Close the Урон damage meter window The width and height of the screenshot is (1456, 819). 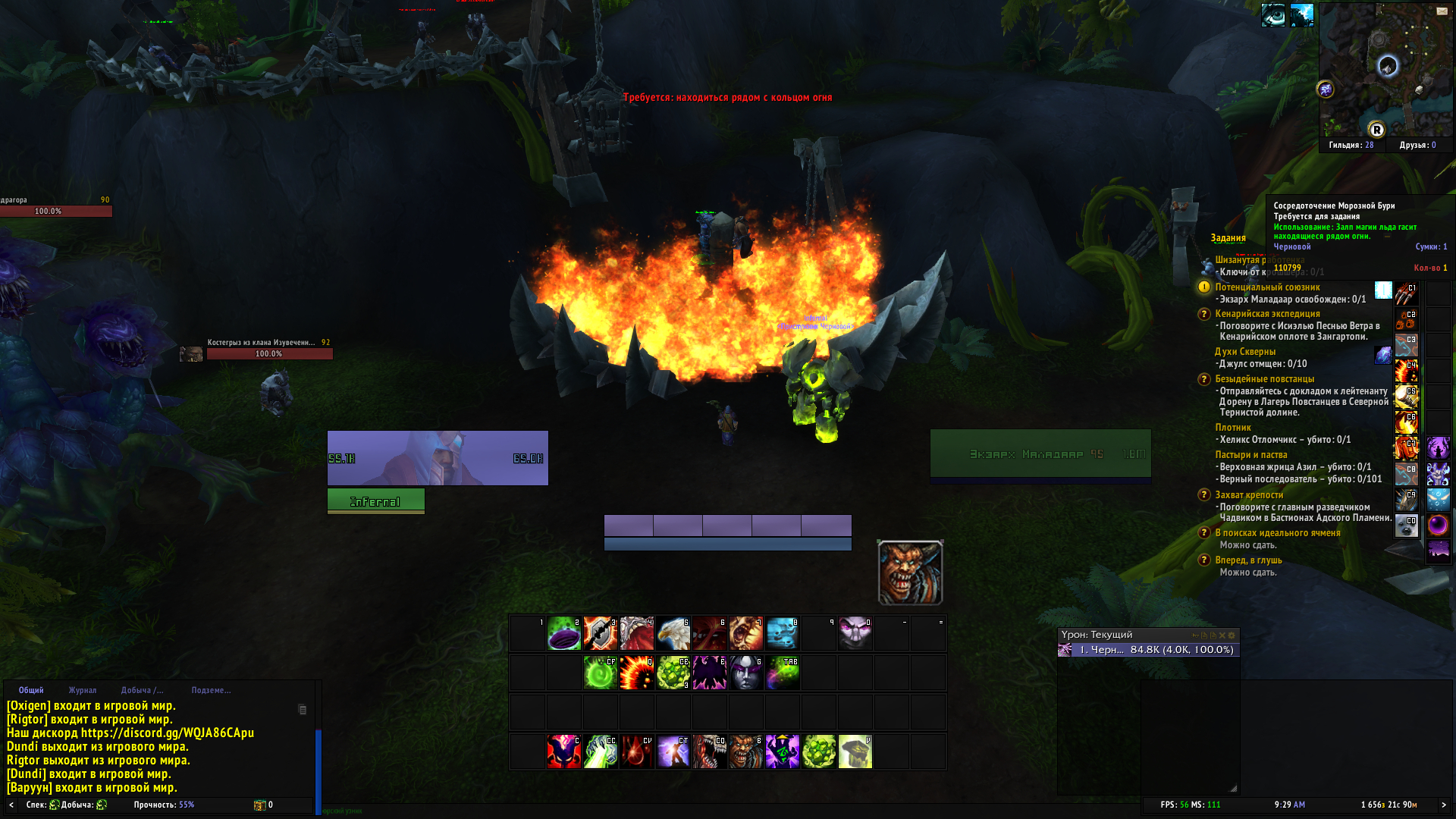point(1222,635)
